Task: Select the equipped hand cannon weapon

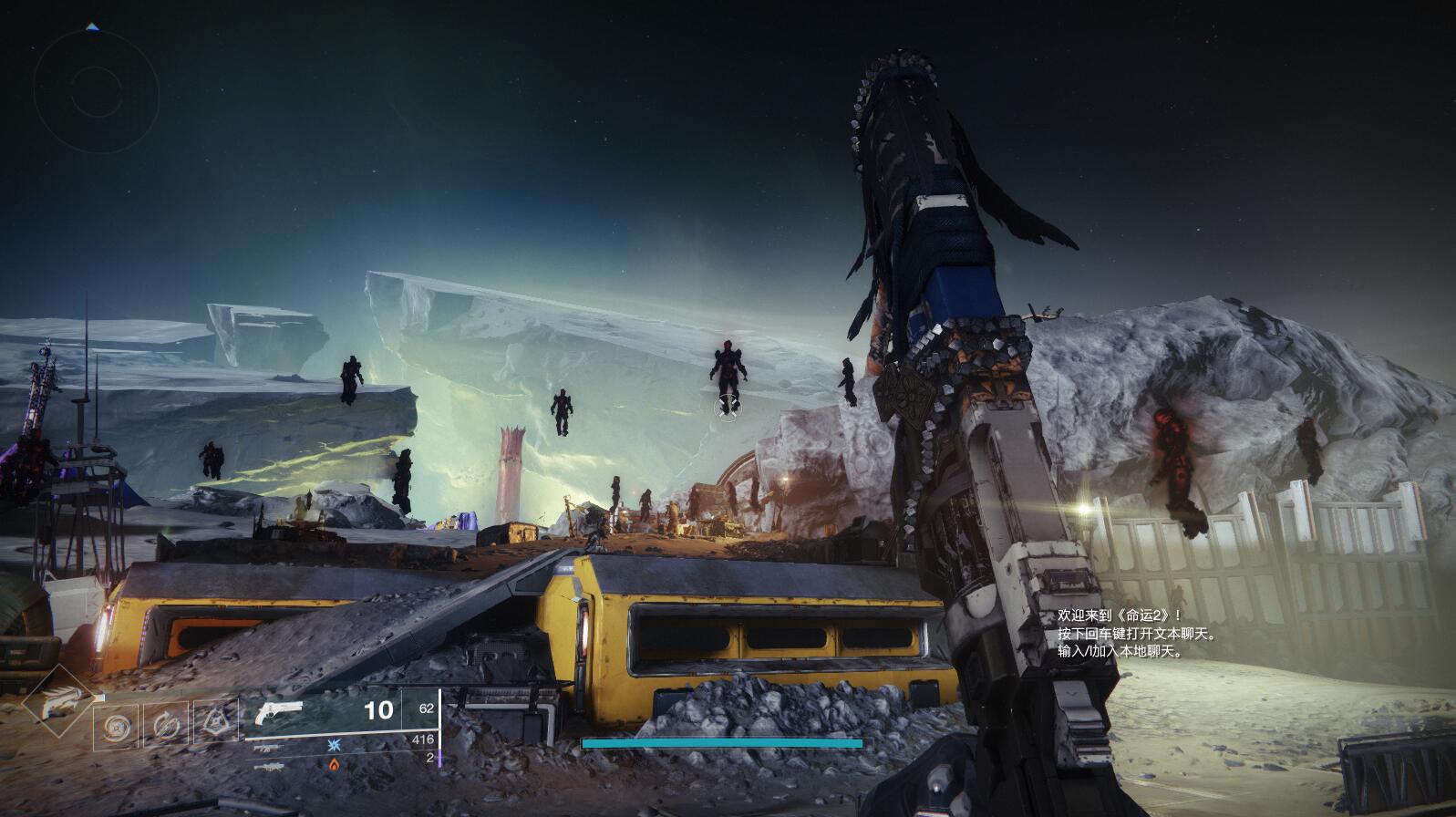Action: click(279, 711)
